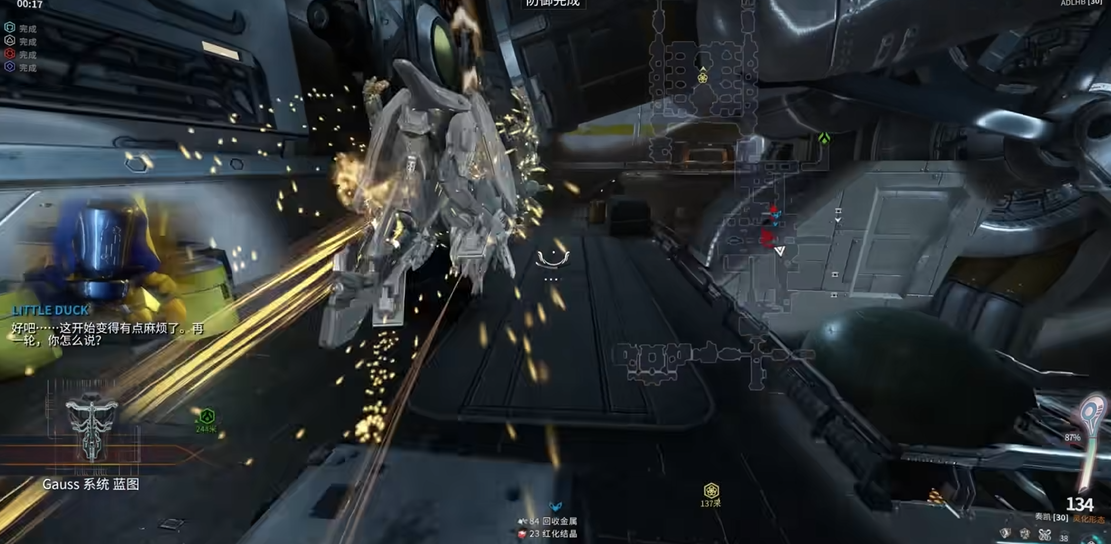Select the teal completed objective icon
The height and width of the screenshot is (544, 1111).
coord(10,28)
